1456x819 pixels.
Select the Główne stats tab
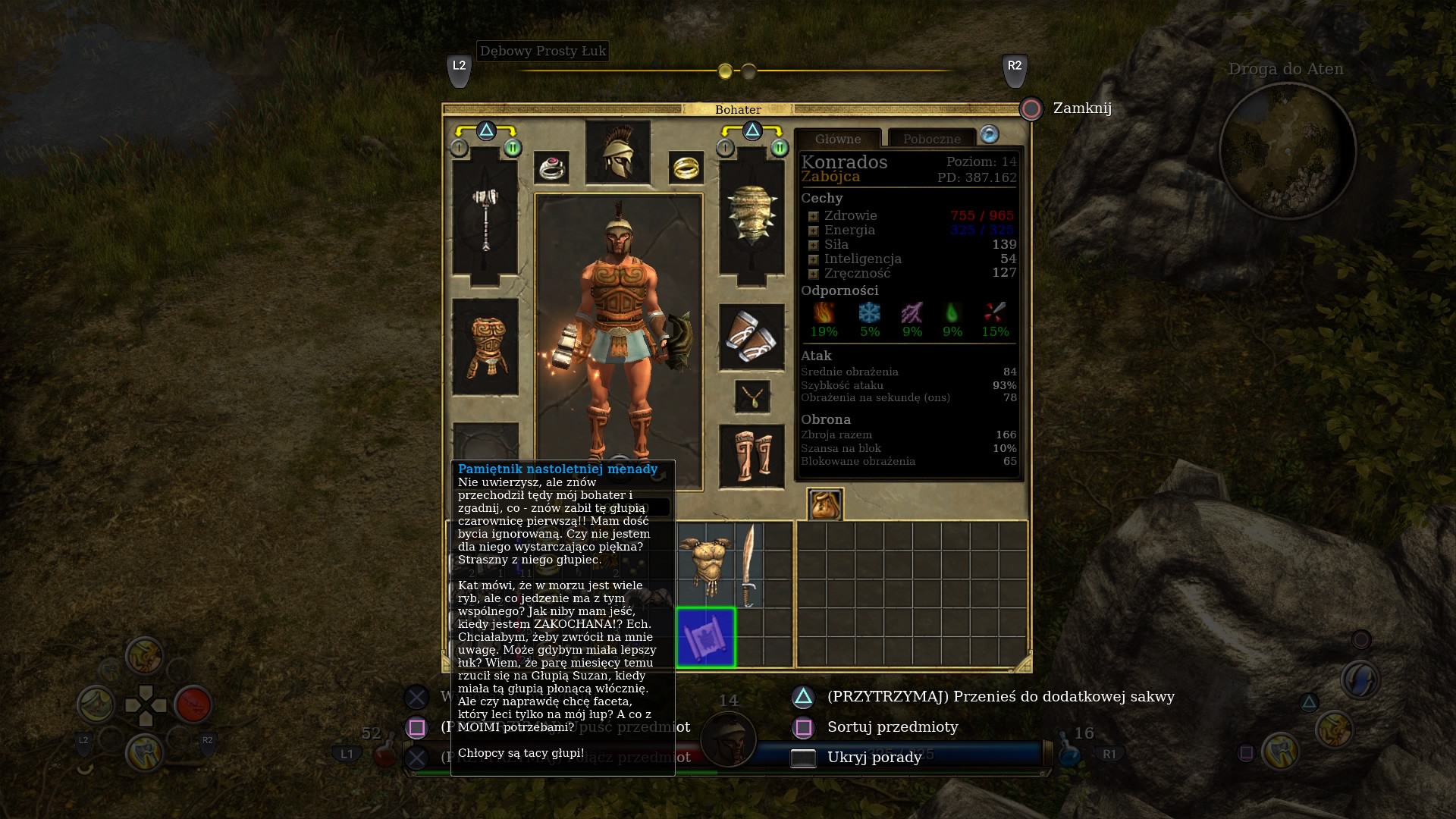tap(837, 139)
